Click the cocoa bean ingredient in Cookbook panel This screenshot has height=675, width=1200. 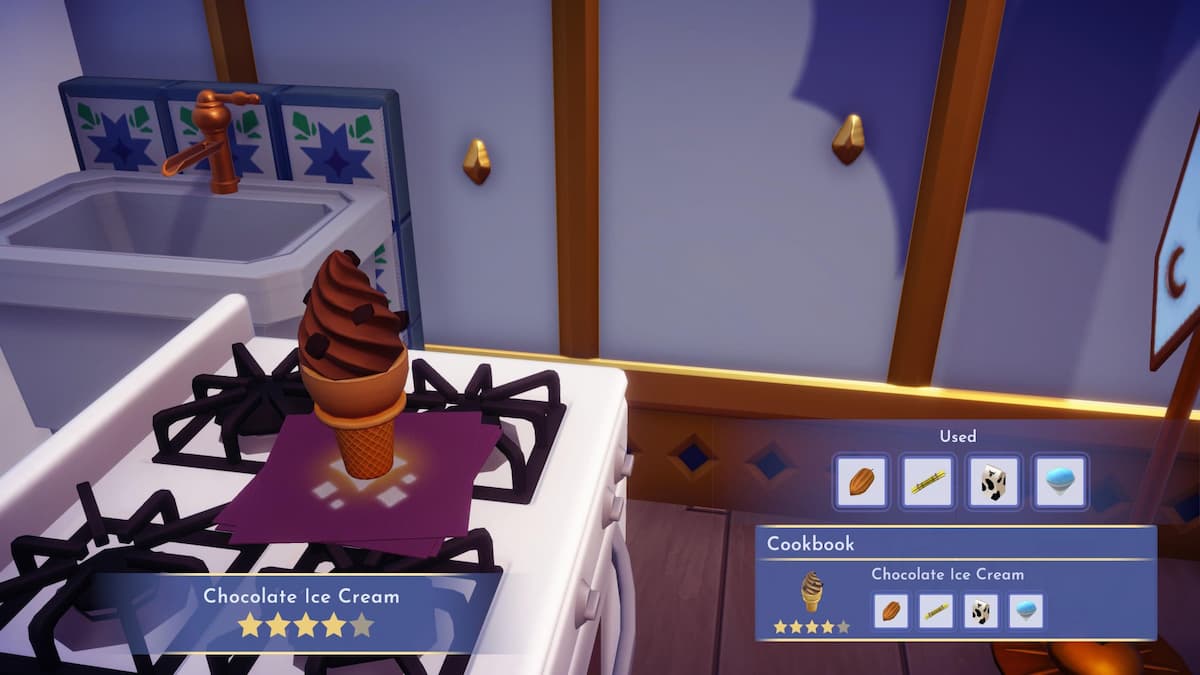(890, 610)
